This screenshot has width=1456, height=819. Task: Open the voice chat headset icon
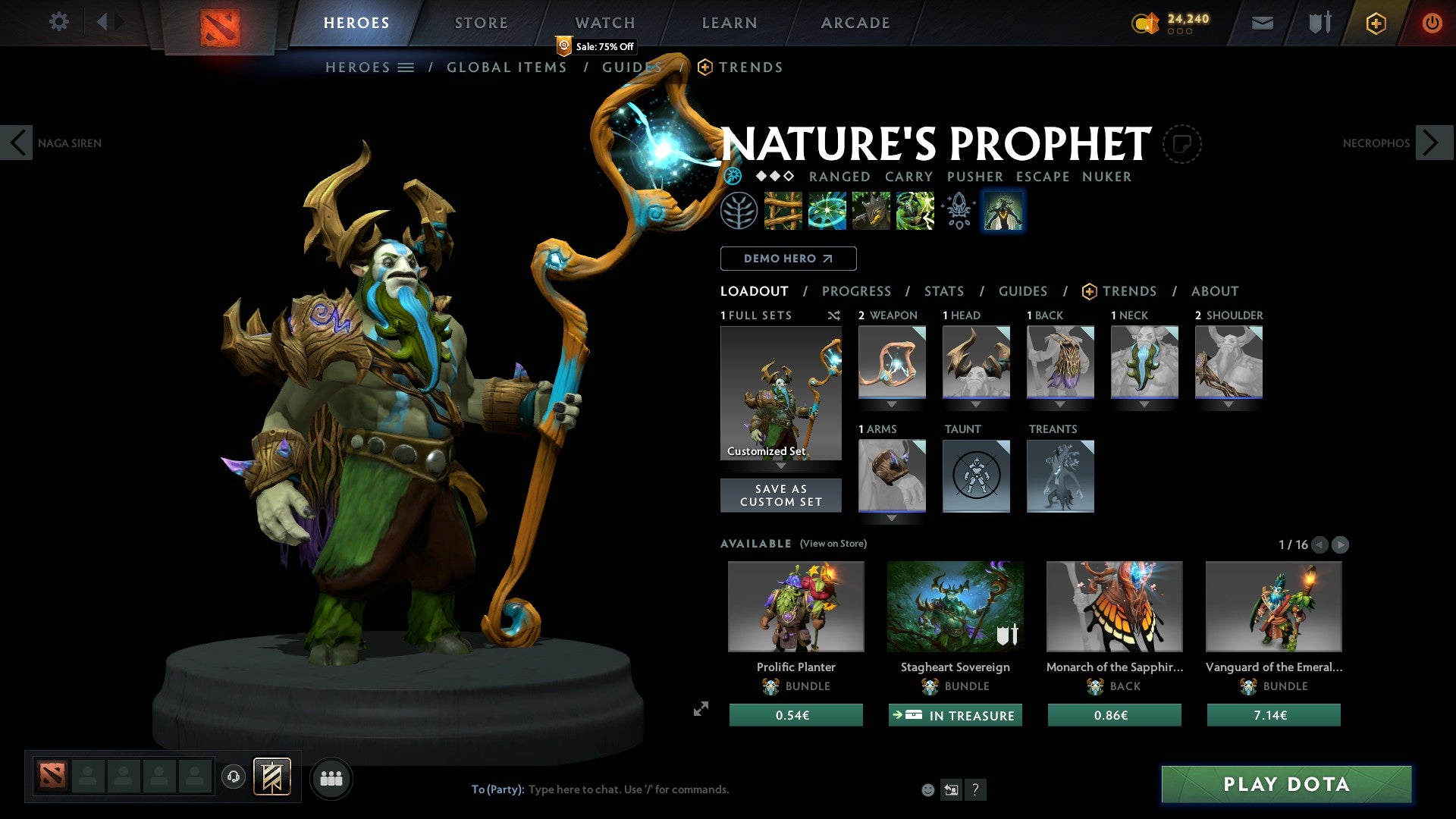(233, 777)
